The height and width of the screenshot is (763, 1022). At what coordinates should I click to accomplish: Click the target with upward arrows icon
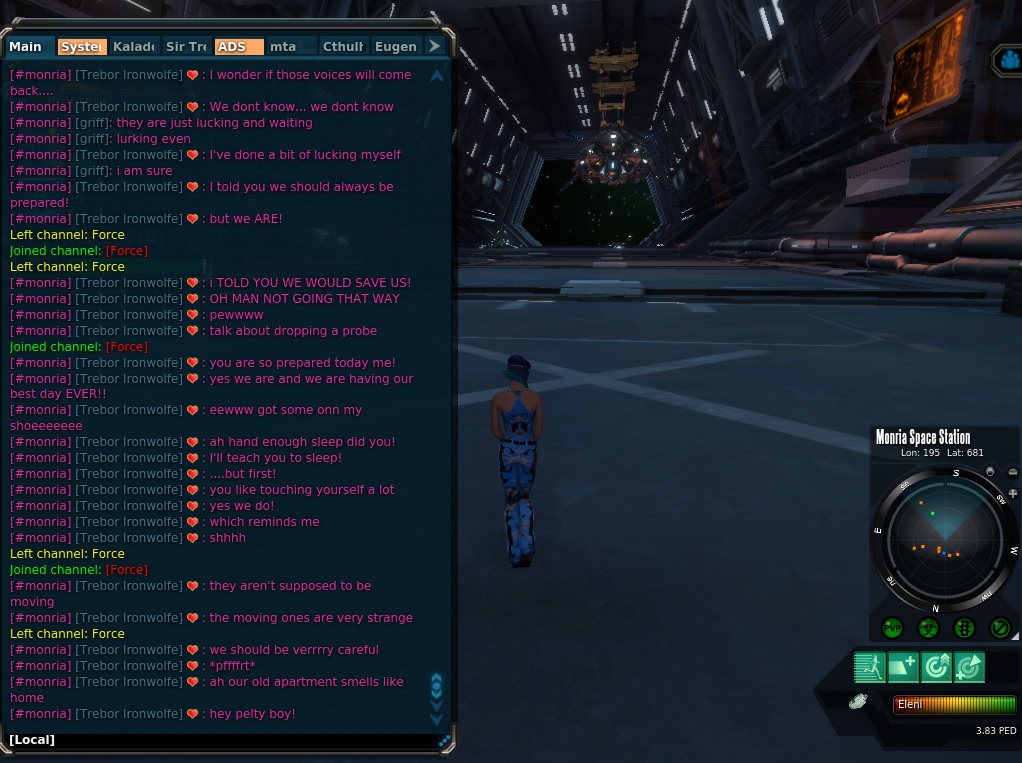coord(936,667)
